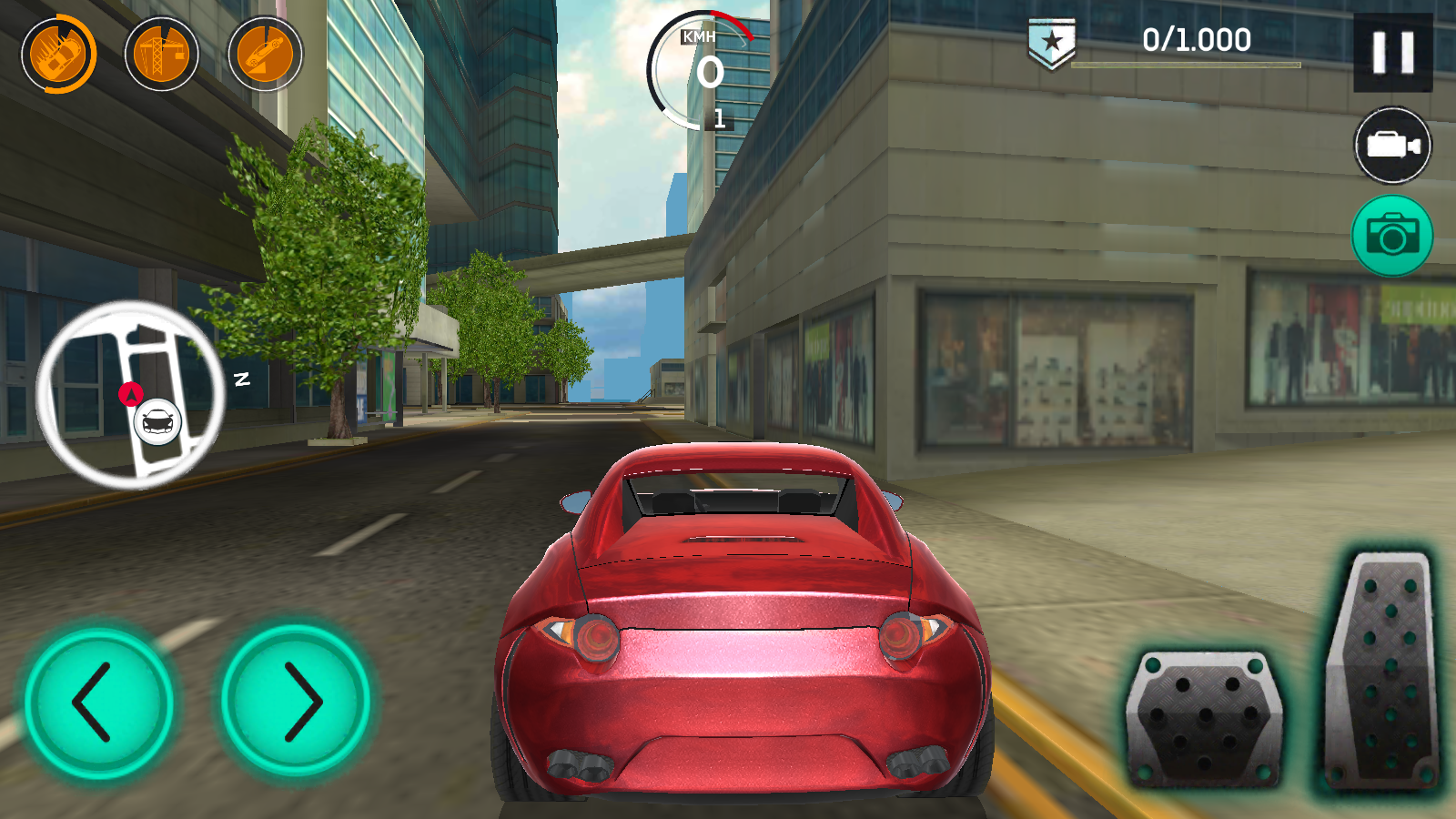Select the construction crane icon
1456x819 pixels.
click(161, 55)
